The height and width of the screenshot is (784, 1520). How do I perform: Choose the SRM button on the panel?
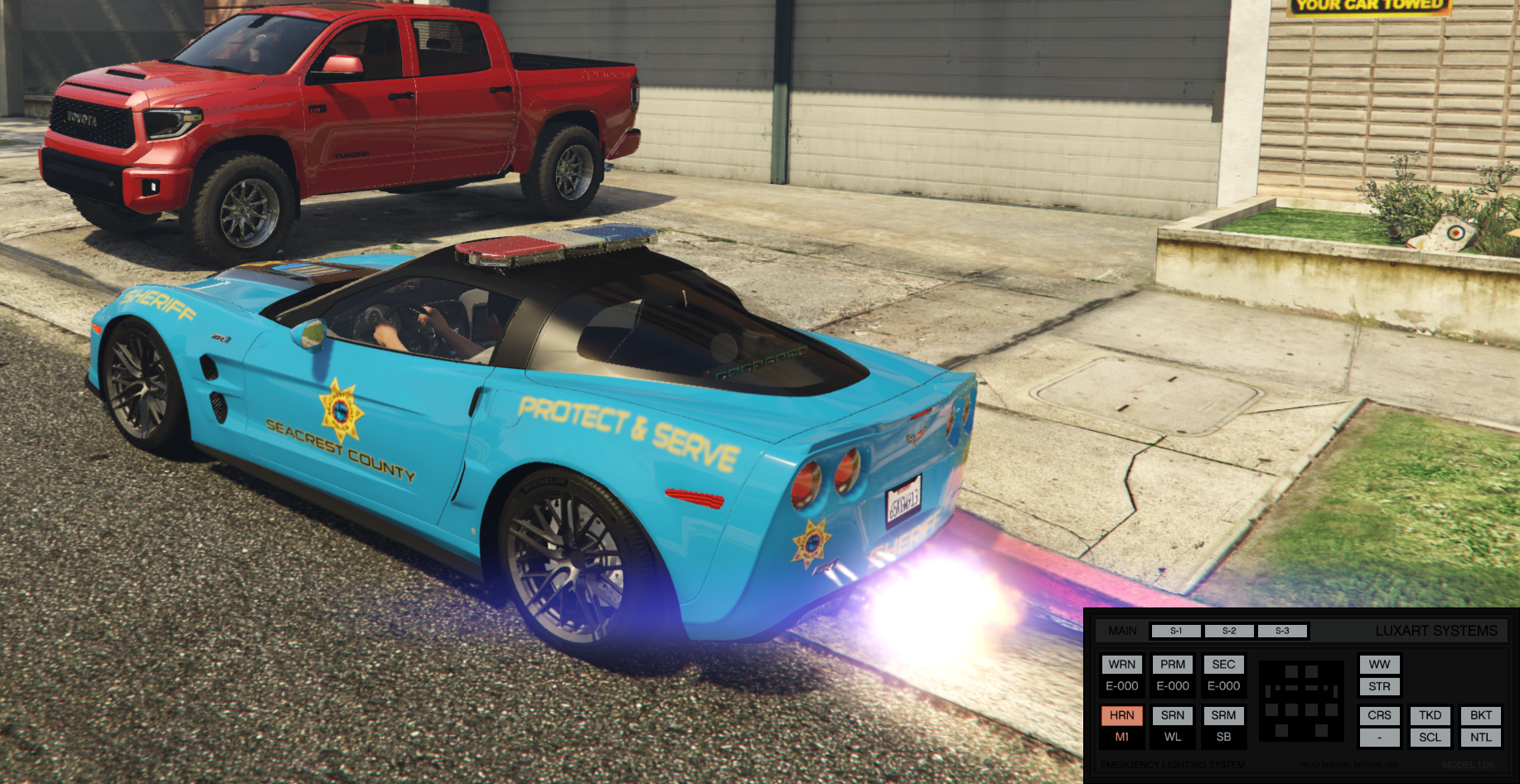[x=1223, y=715]
